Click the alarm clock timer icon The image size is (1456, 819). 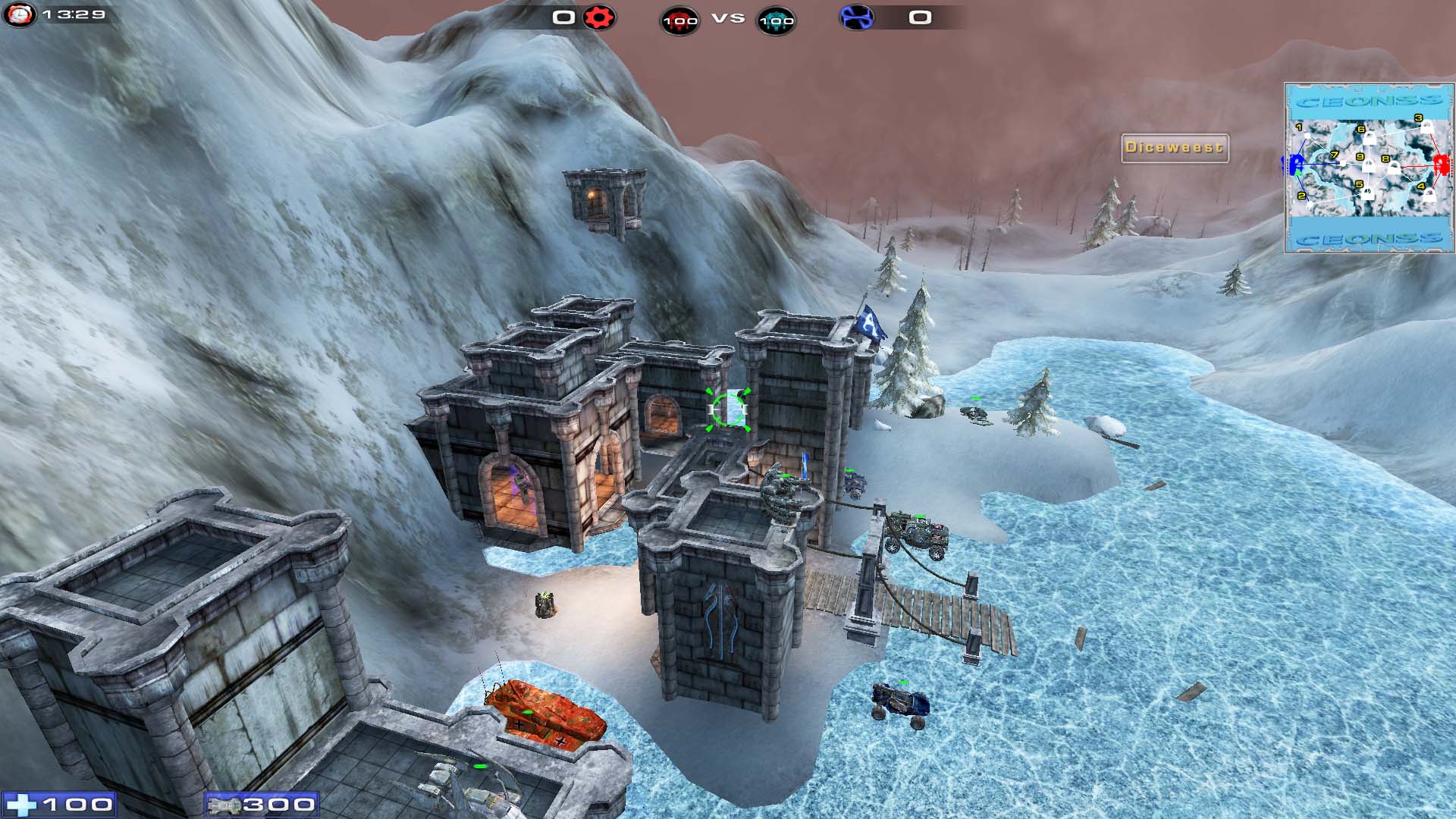19,14
